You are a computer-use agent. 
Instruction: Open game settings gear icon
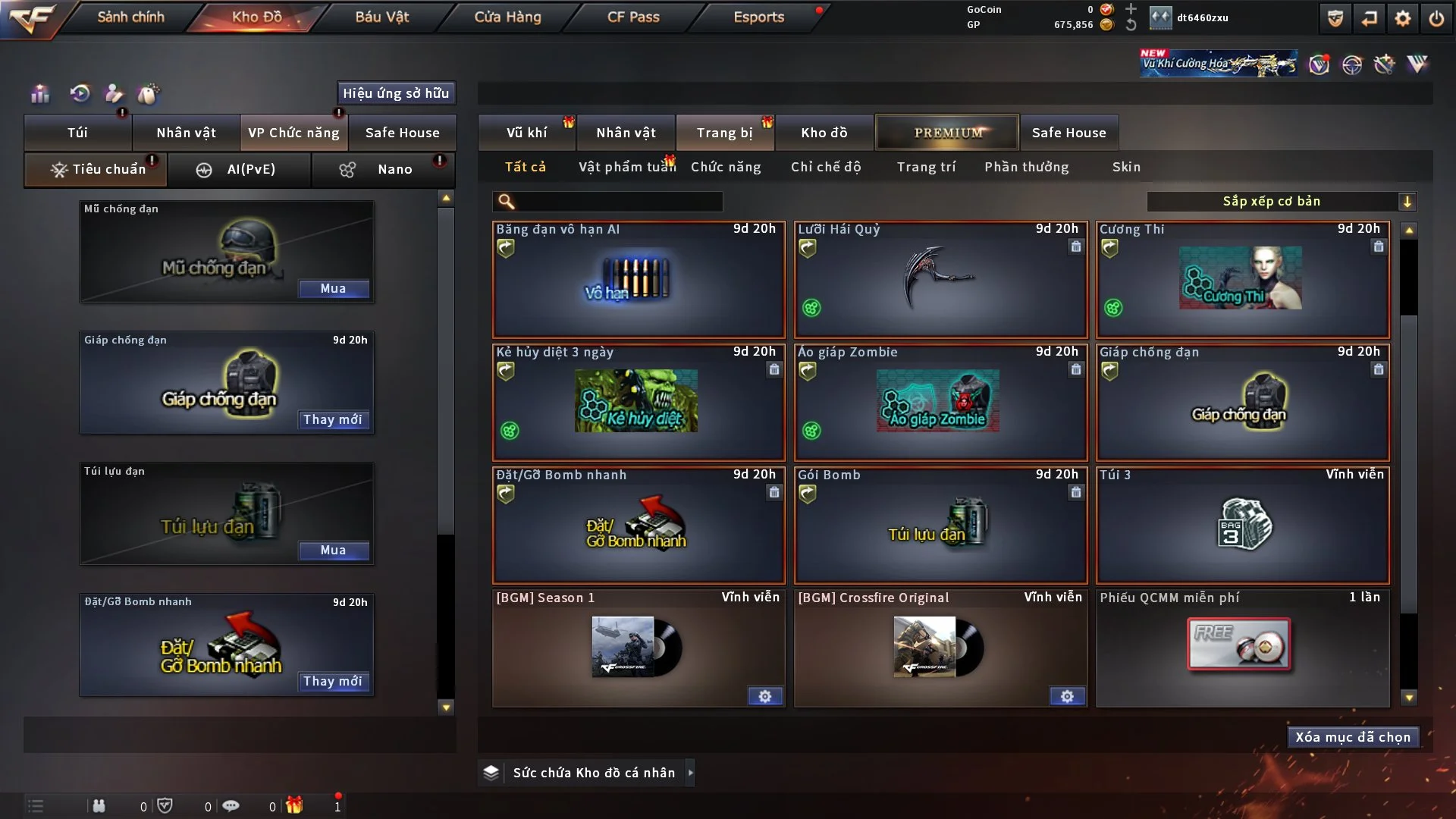(x=1402, y=18)
